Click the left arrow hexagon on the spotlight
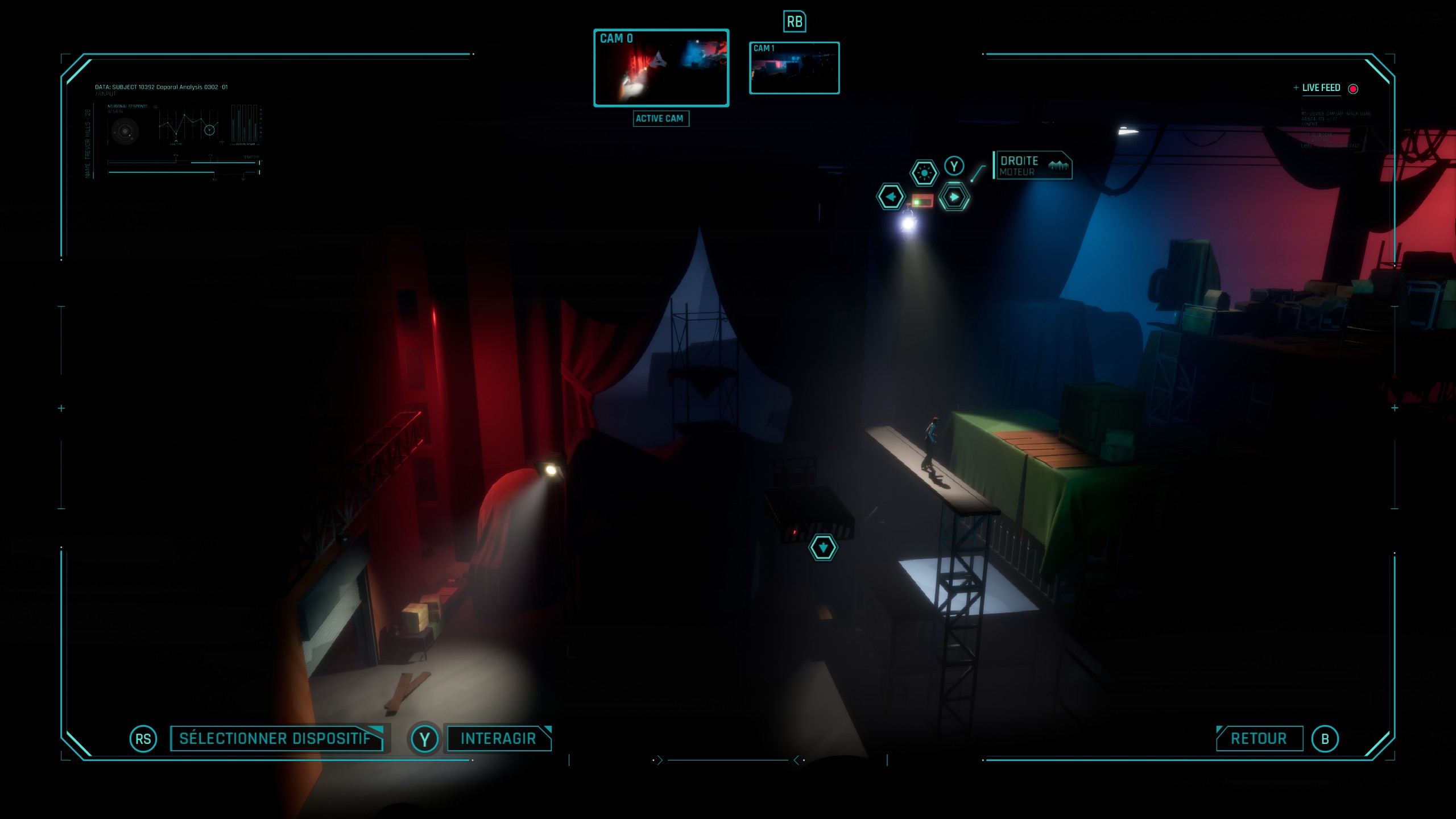The image size is (1456, 819). pyautogui.click(x=890, y=197)
